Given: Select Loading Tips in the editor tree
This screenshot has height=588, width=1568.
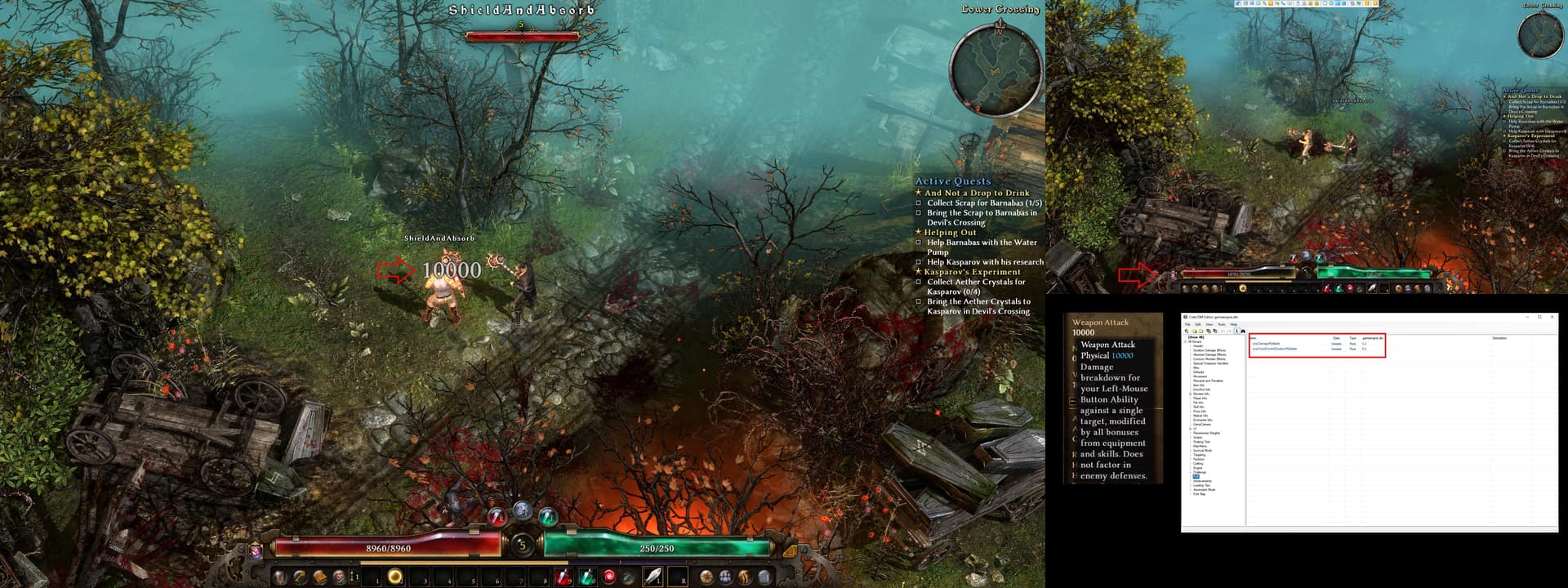Looking at the screenshot, I should (x=1202, y=485).
